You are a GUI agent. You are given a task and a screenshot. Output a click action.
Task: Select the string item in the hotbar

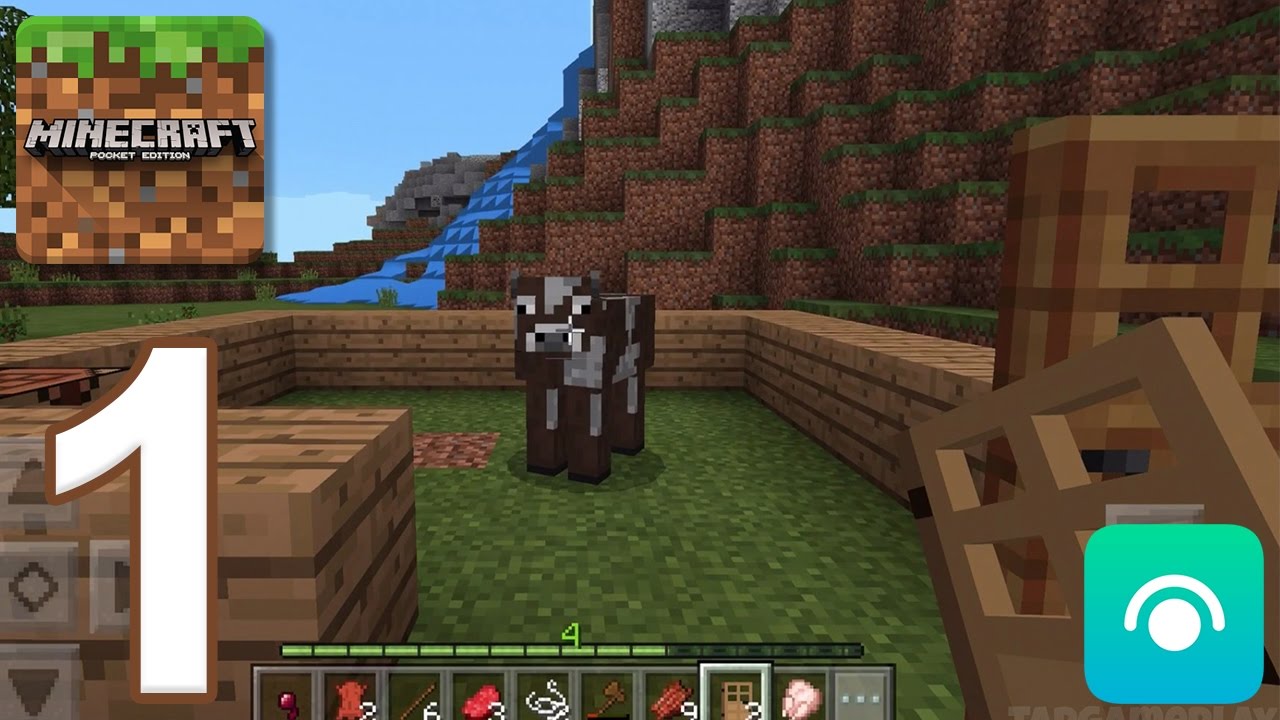coord(547,695)
